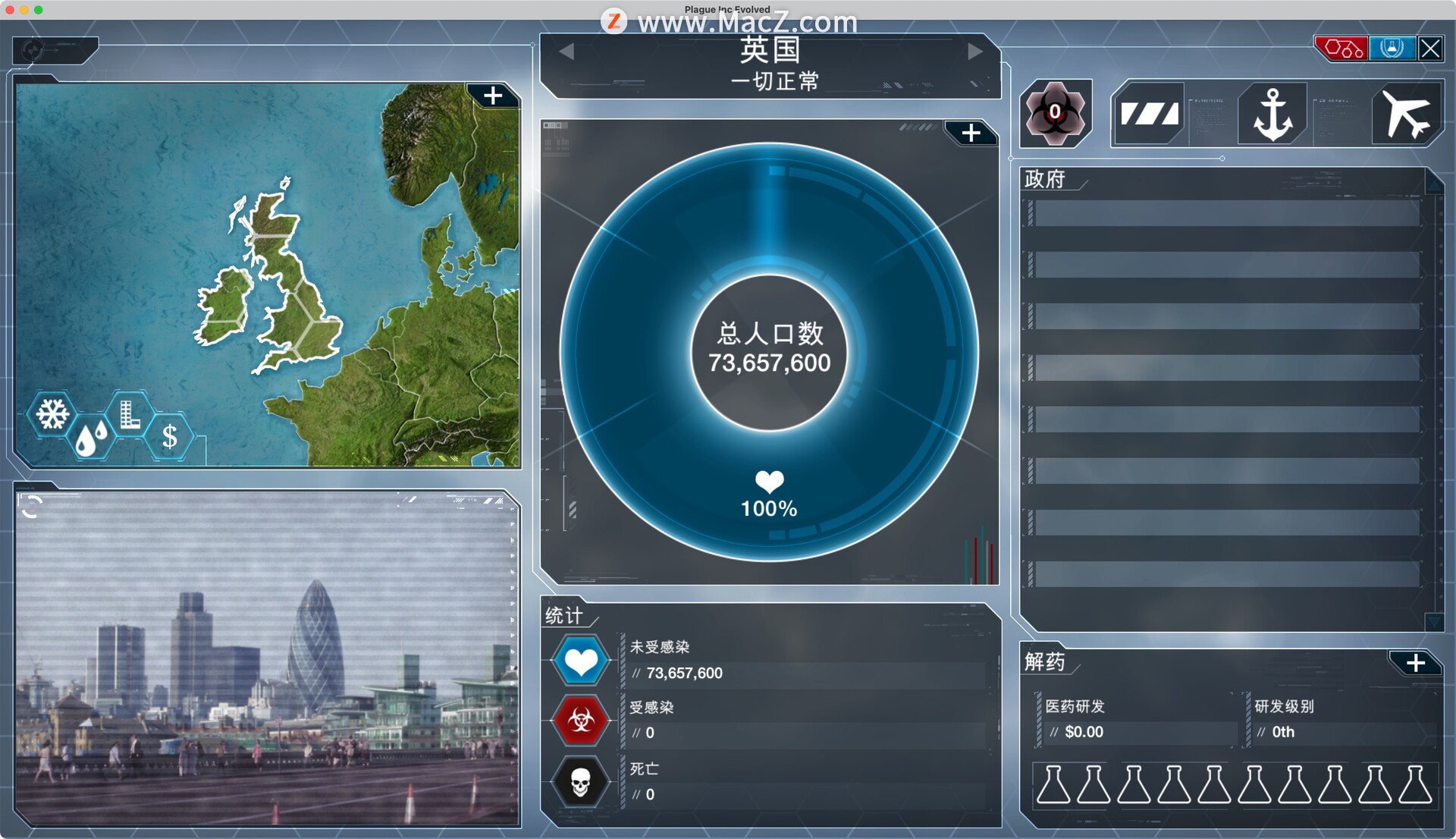
Task: Go to the next country with right arrow
Action: 975,52
